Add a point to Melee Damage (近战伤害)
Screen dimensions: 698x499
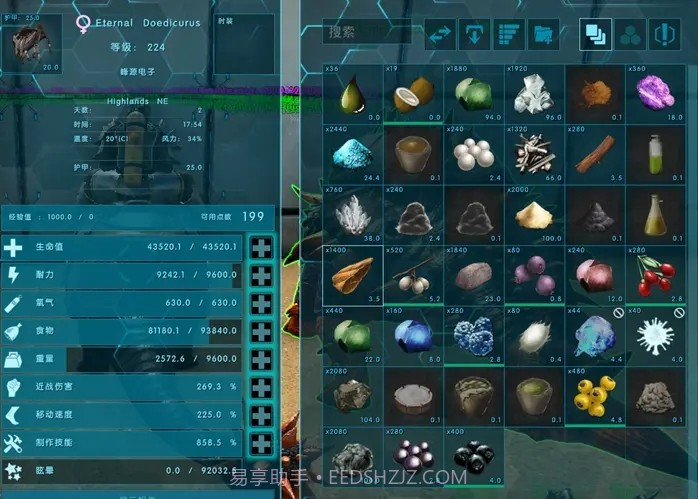(x=261, y=388)
